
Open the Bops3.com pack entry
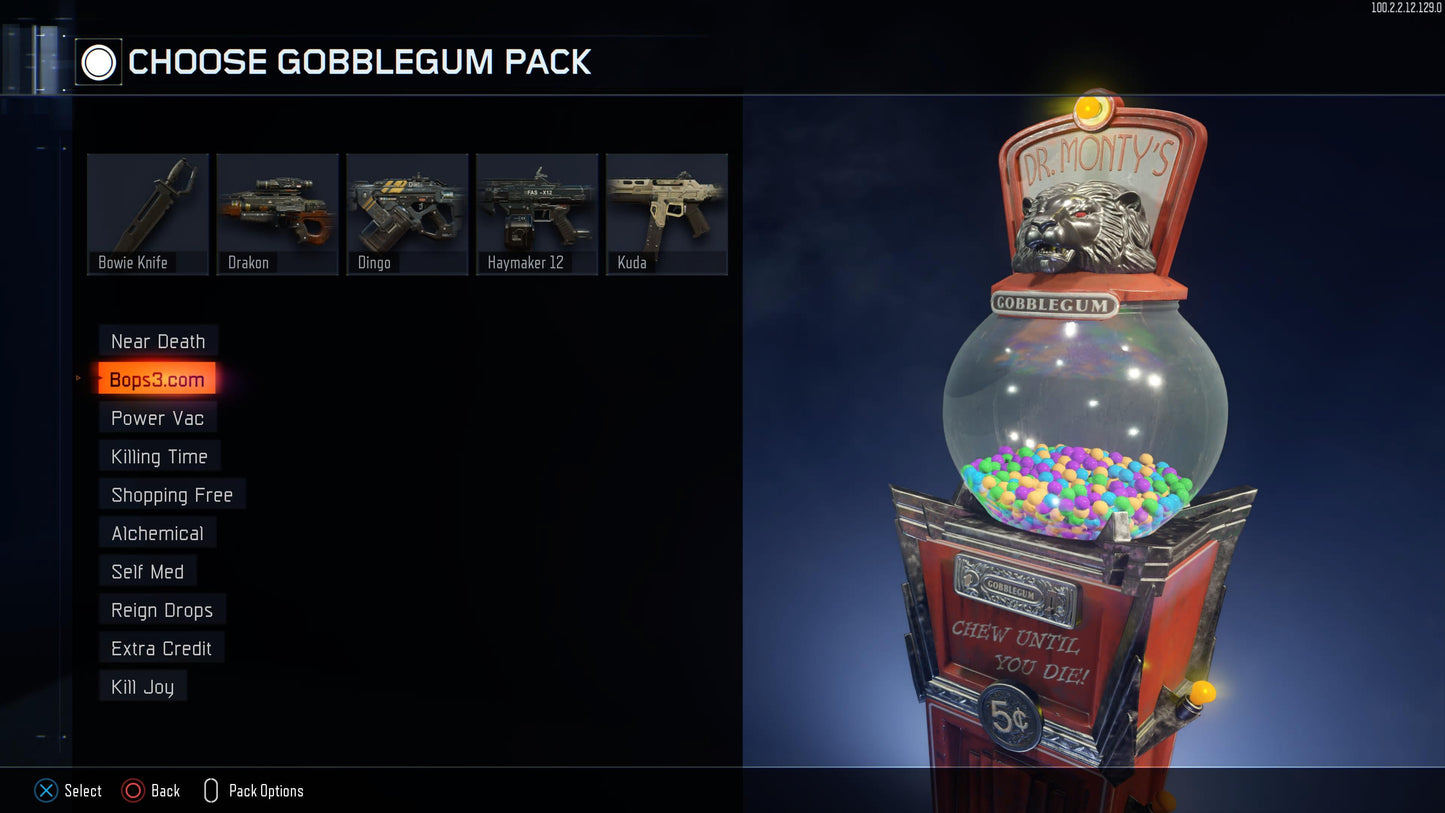click(155, 379)
